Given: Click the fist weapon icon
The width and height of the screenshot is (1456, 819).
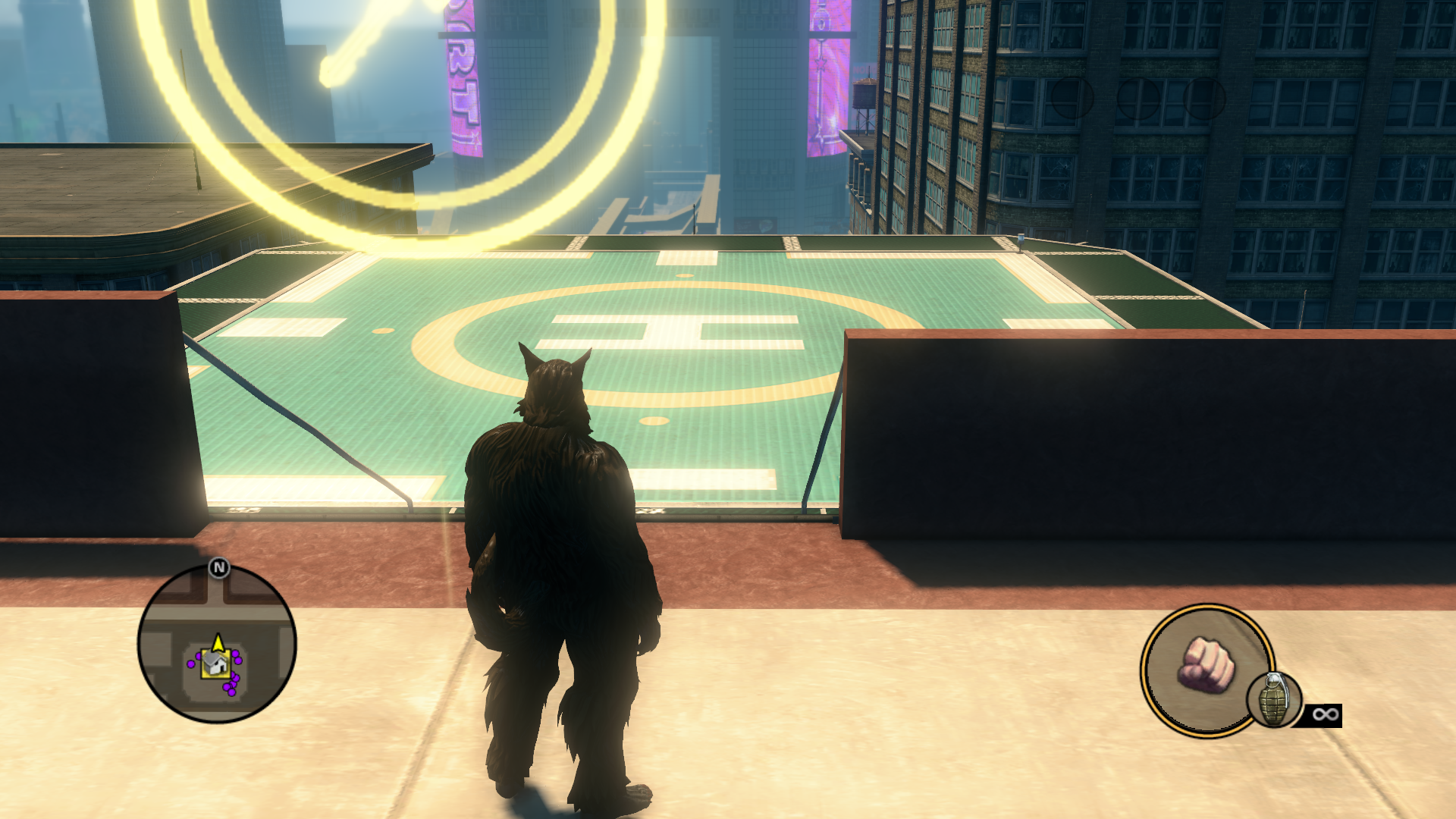Looking at the screenshot, I should (1206, 665).
